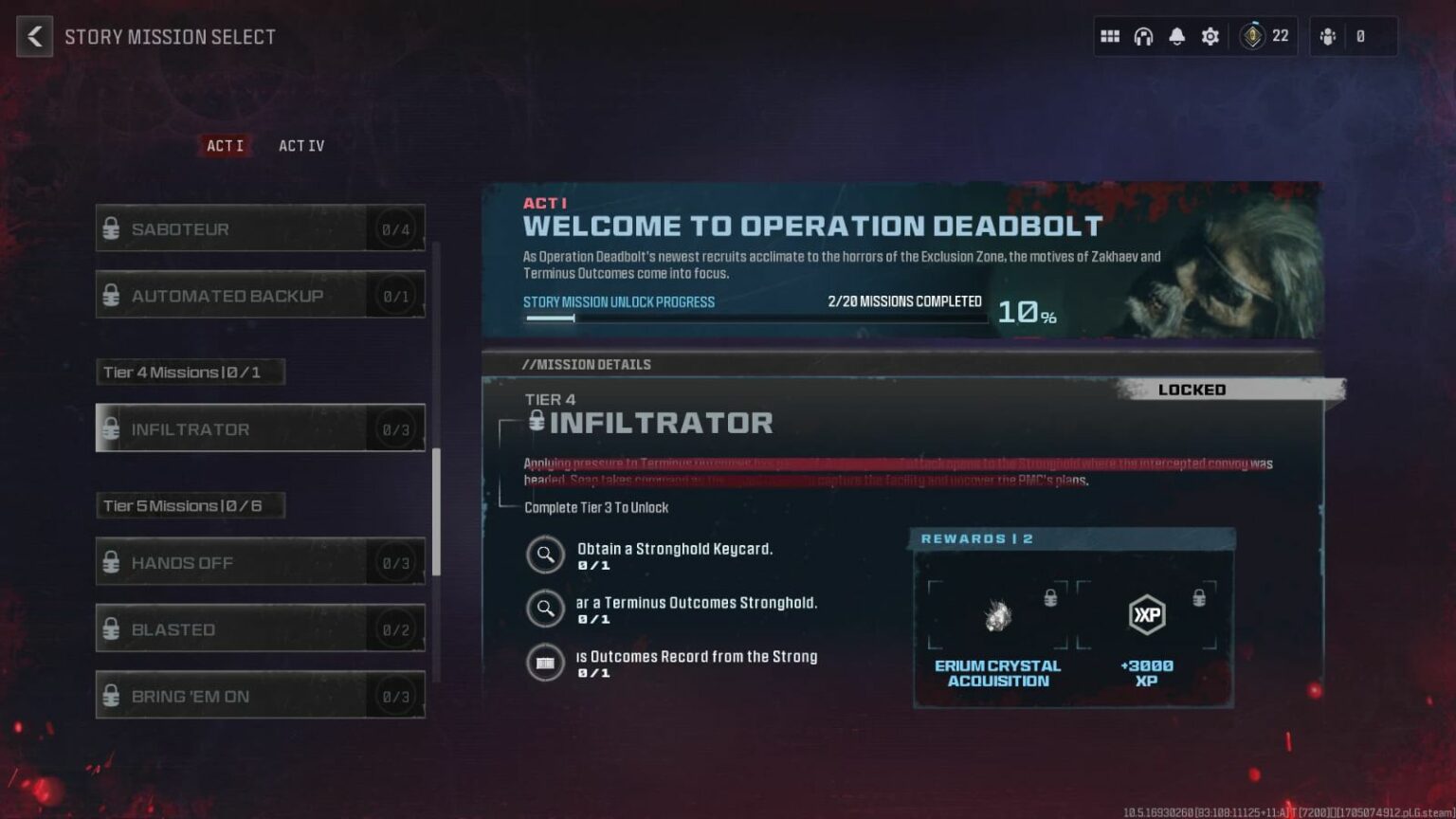This screenshot has width=1456, height=819.
Task: Click the lock icon on the SABOTEUR mission
Action: [114, 227]
